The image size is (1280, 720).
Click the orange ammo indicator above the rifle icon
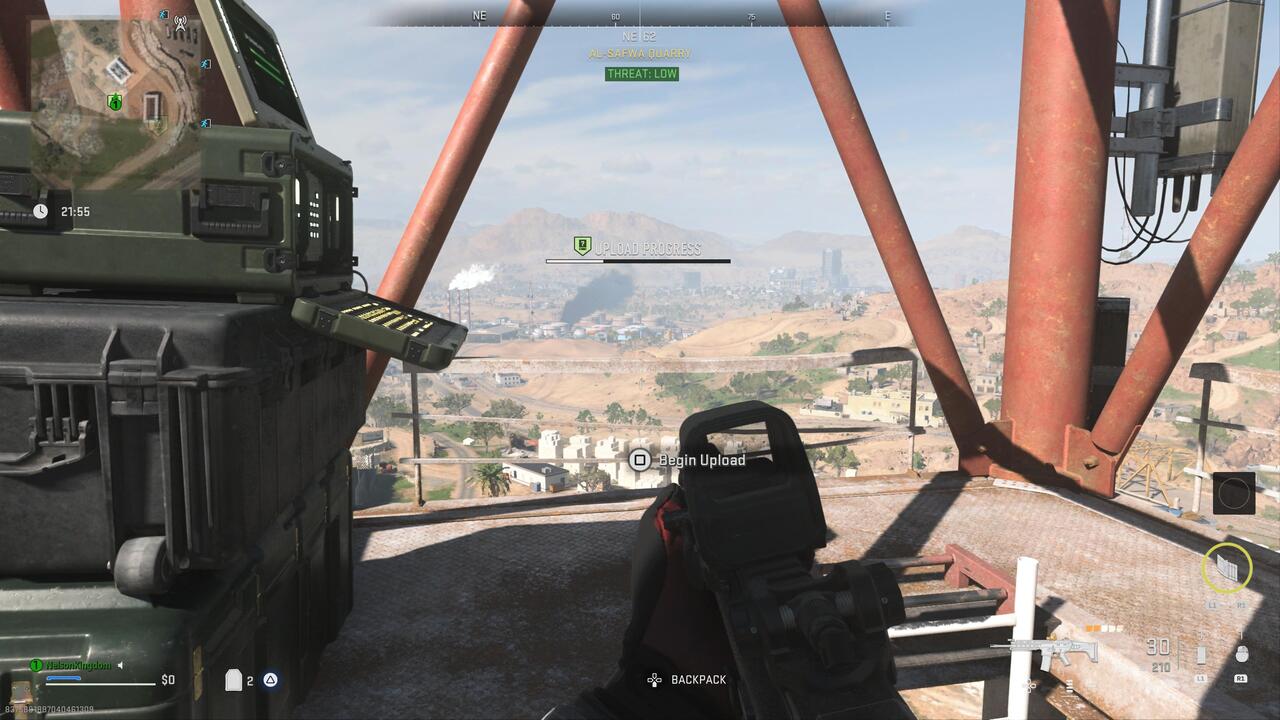(1094, 629)
